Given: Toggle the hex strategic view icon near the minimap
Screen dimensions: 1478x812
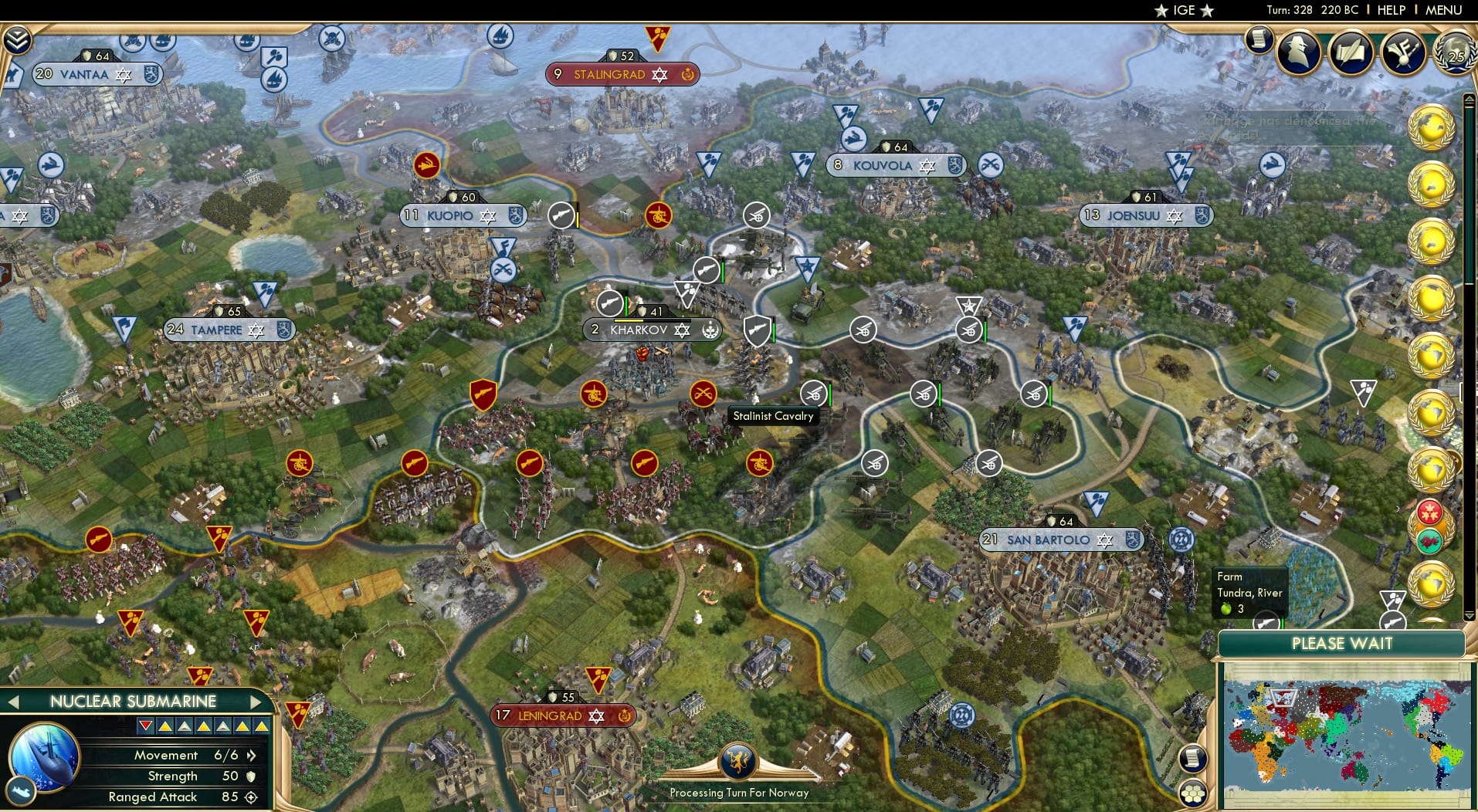Looking at the screenshot, I should 1194,793.
